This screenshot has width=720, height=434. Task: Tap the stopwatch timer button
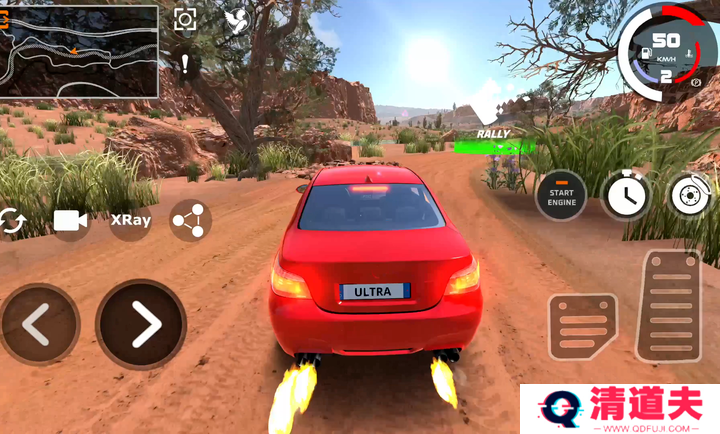coord(626,195)
